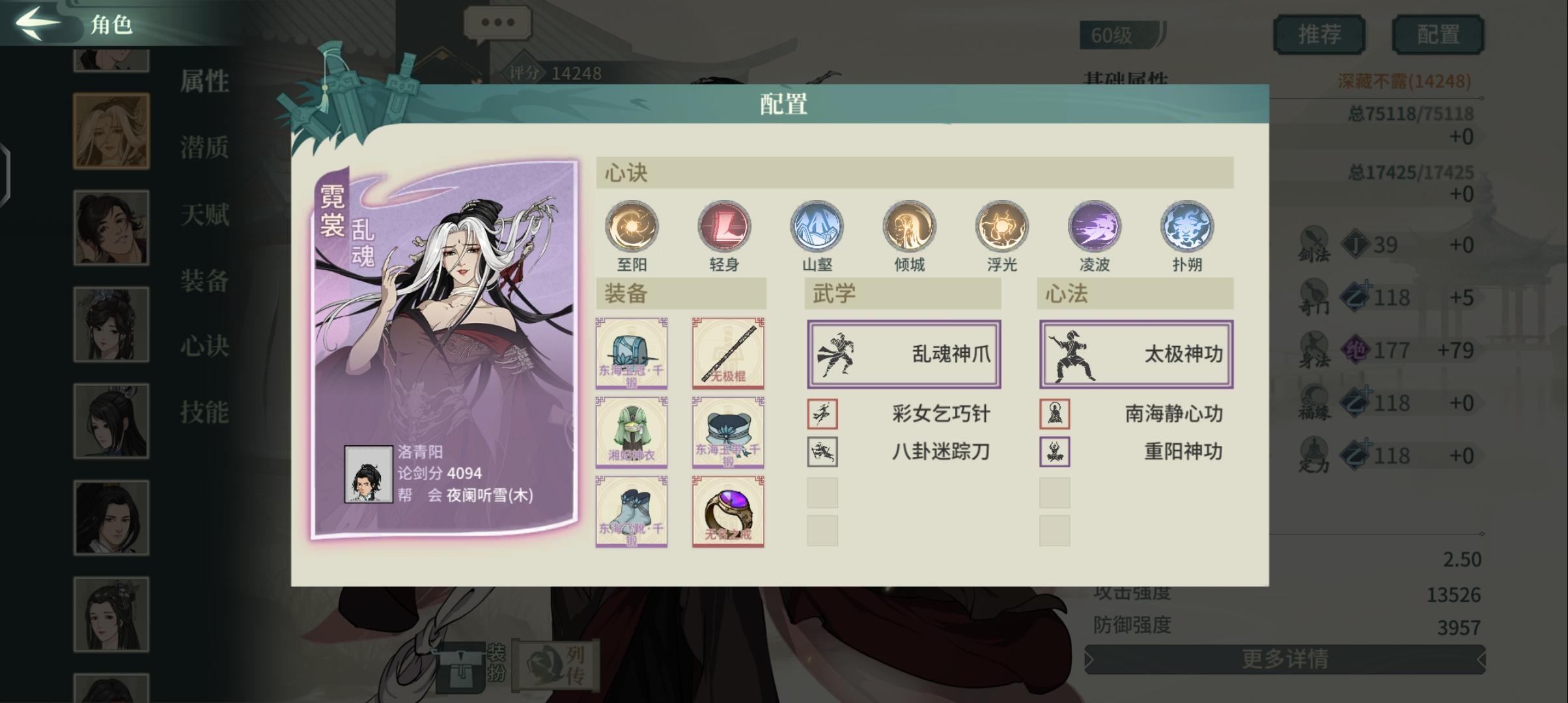Select the 东海飞靴·千锻 boots icon
1568x703 pixels.
(x=632, y=511)
